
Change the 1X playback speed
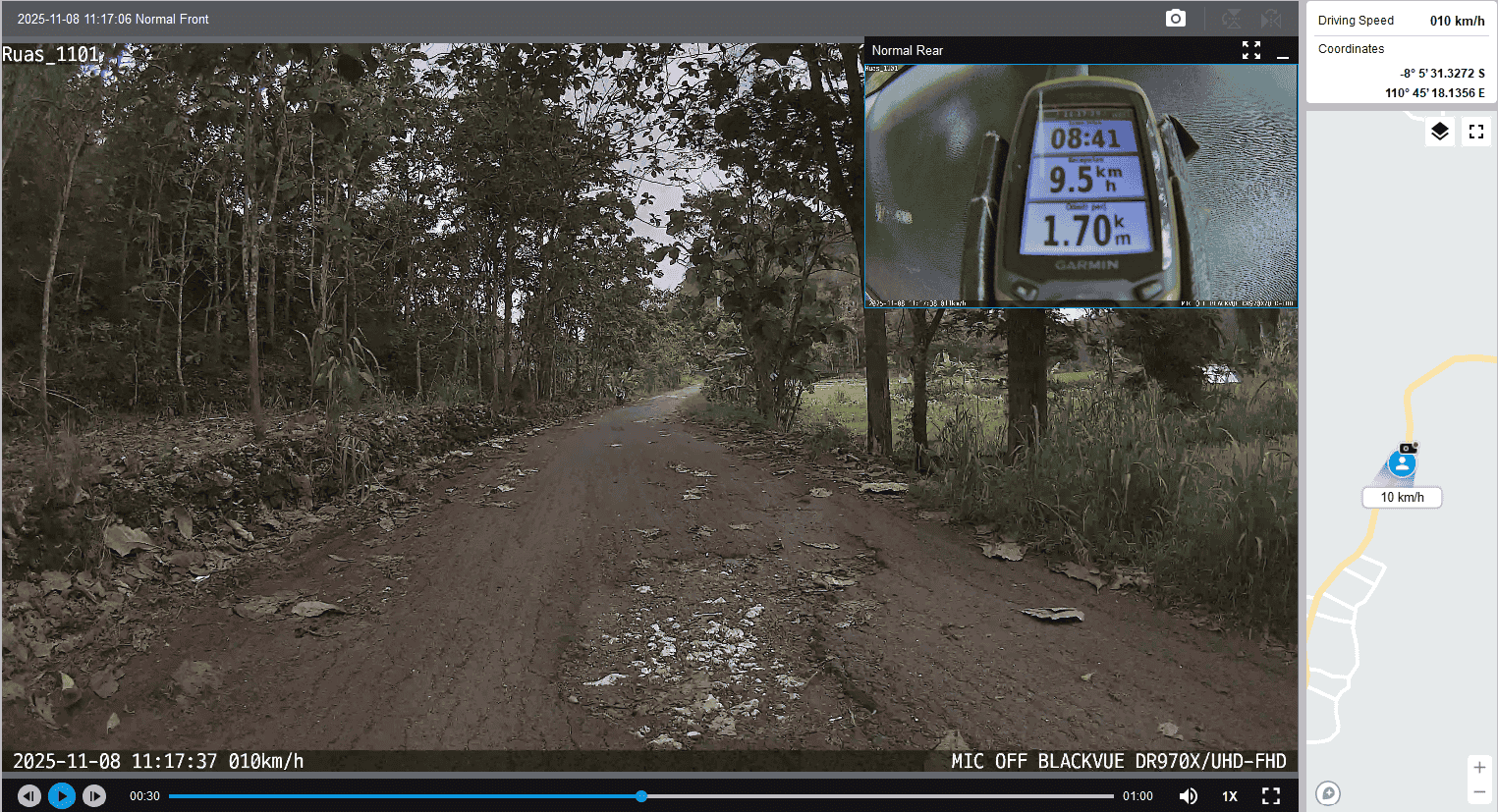click(1230, 796)
